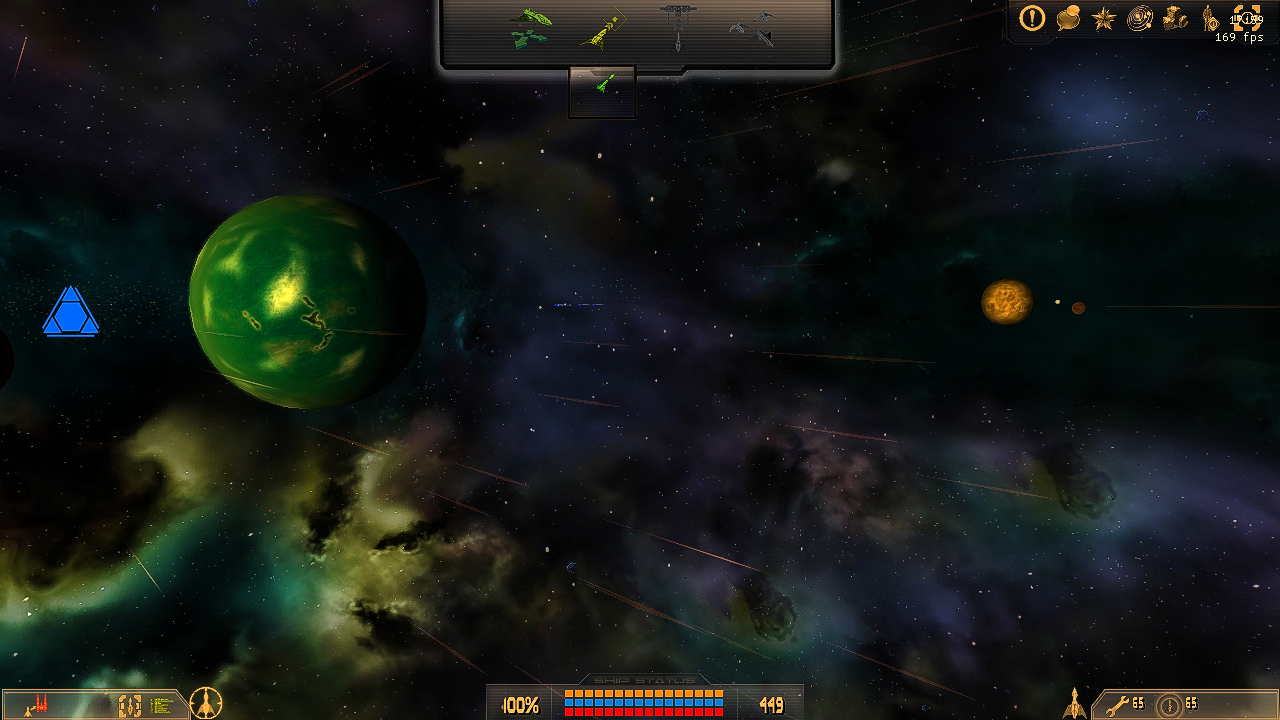Click the round gauge dial icon
1280x720 pixels.
tap(1168, 706)
